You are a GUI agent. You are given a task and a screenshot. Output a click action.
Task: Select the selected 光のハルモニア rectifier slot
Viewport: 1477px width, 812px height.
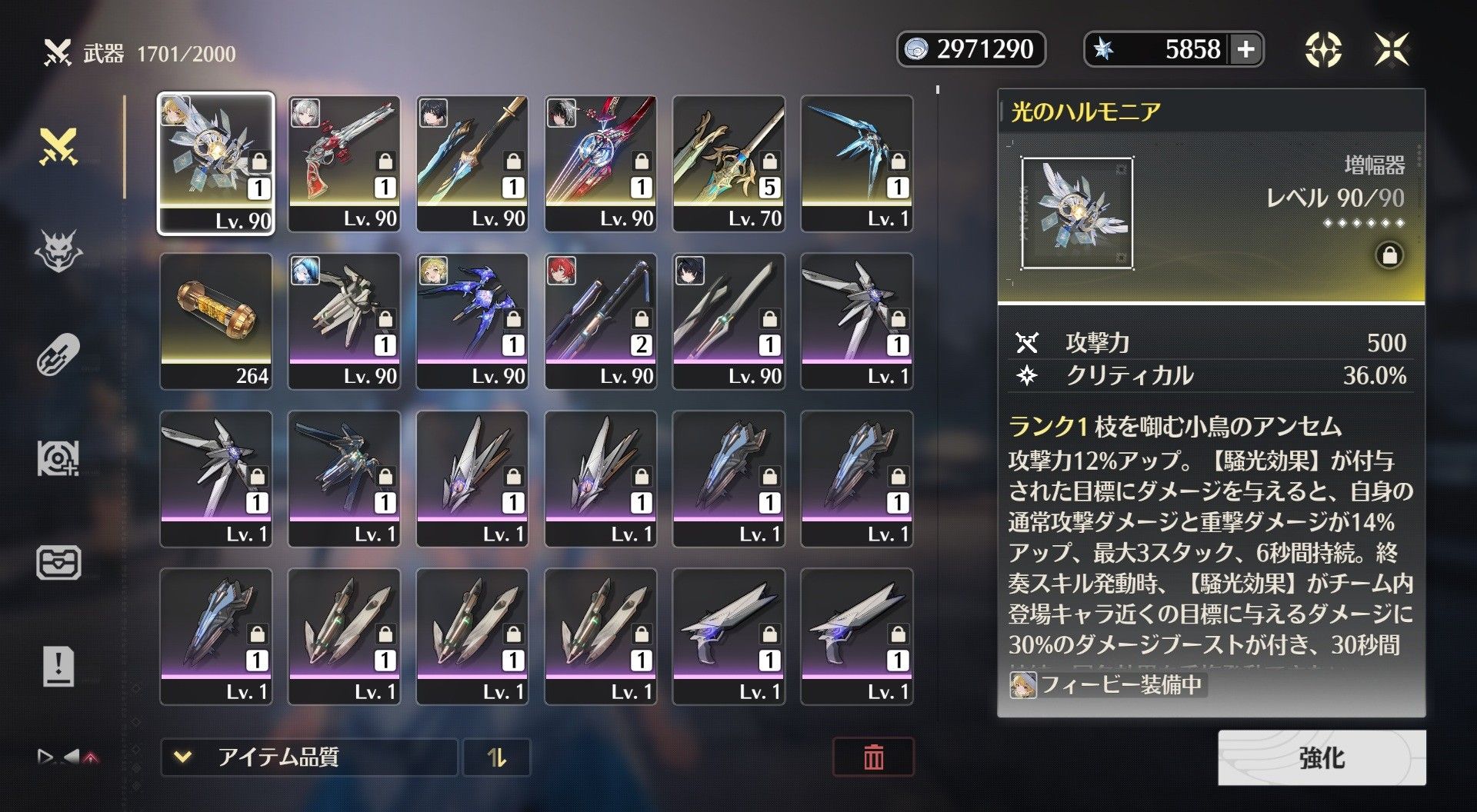pyautogui.click(x=216, y=163)
